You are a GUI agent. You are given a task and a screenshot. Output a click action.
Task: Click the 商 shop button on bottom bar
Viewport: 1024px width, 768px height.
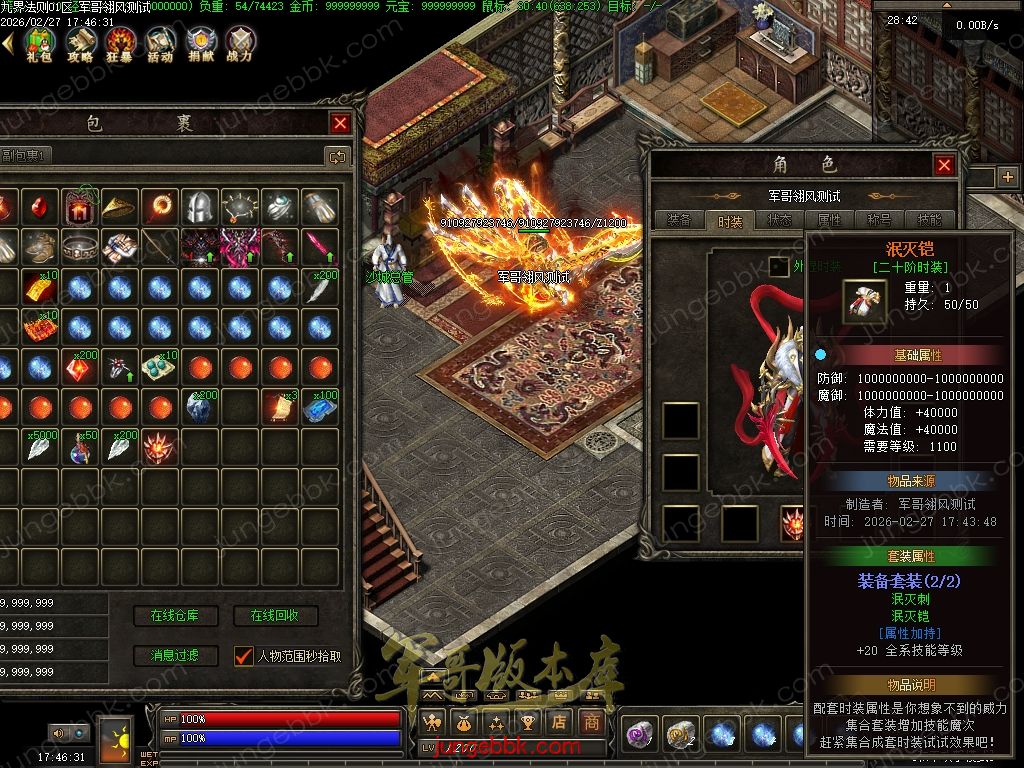[593, 721]
